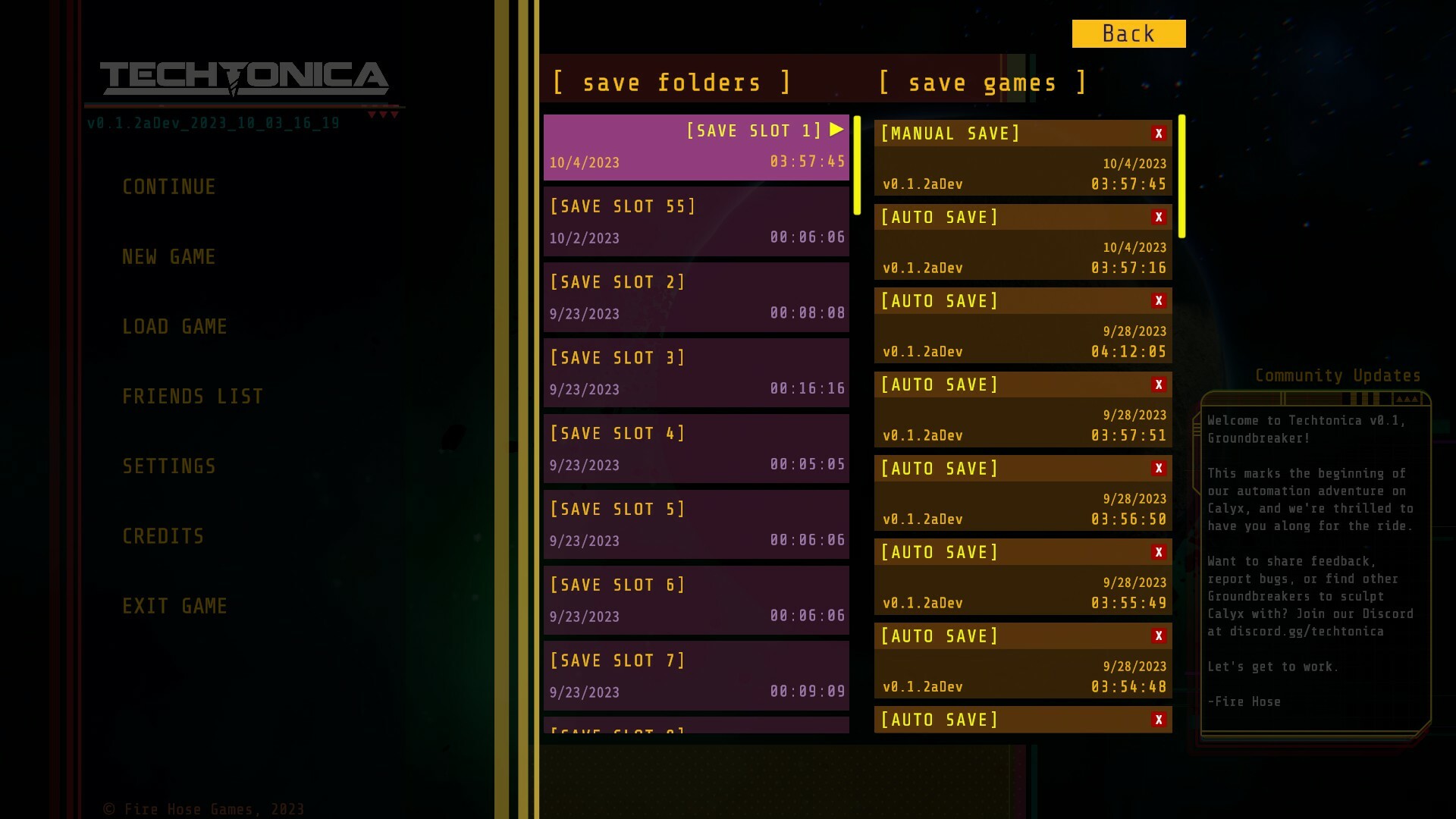The image size is (1456, 819).
Task: Open the Load Game option
Action: point(174,326)
